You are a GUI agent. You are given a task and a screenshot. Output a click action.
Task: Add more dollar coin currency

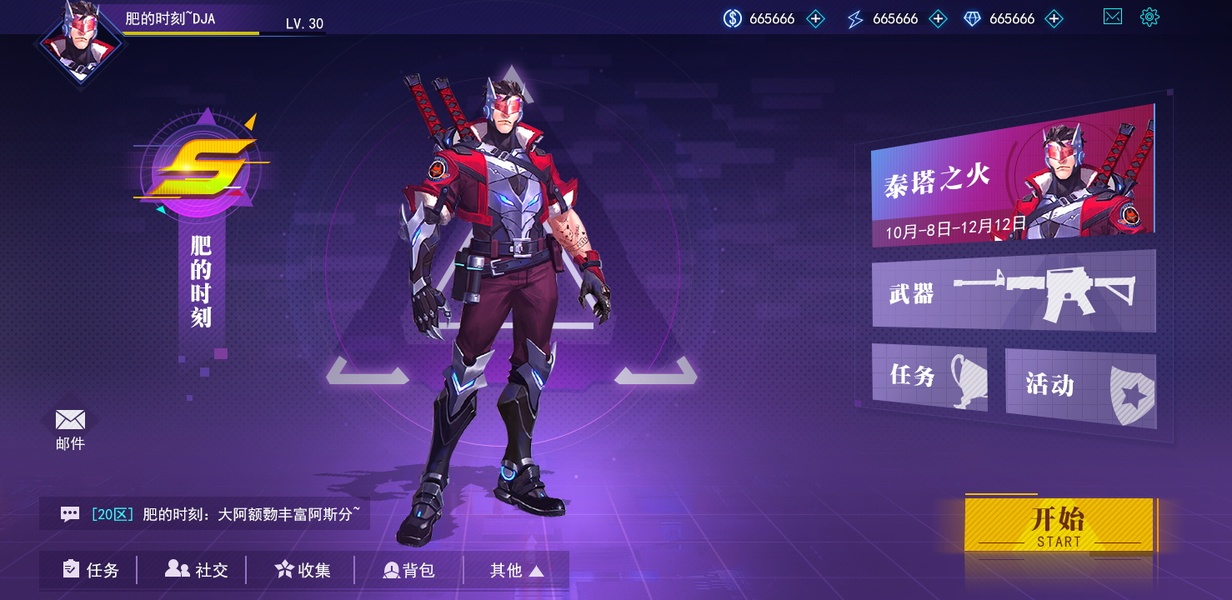tap(816, 19)
